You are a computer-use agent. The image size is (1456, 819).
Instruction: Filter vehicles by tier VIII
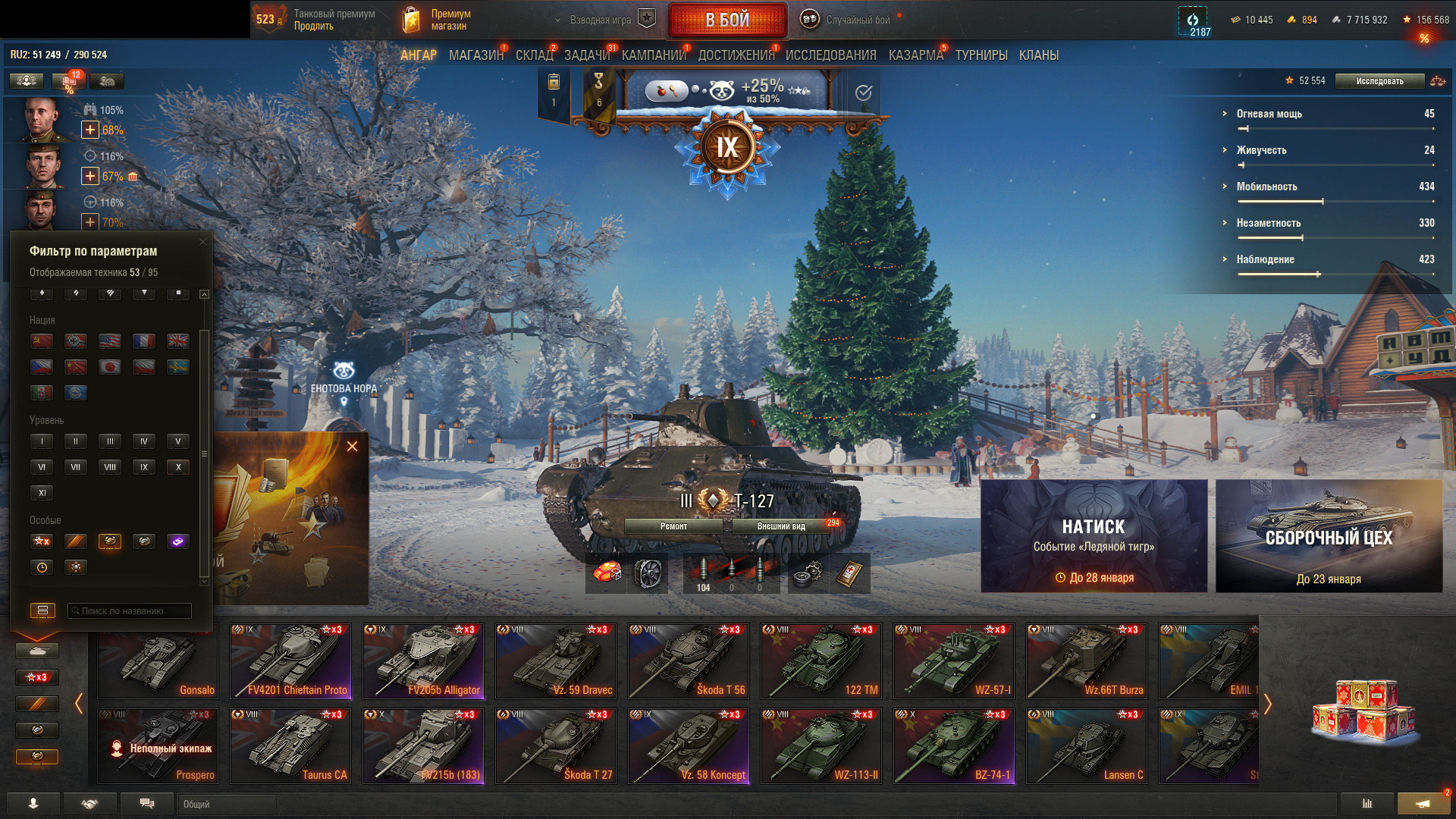pyautogui.click(x=110, y=467)
